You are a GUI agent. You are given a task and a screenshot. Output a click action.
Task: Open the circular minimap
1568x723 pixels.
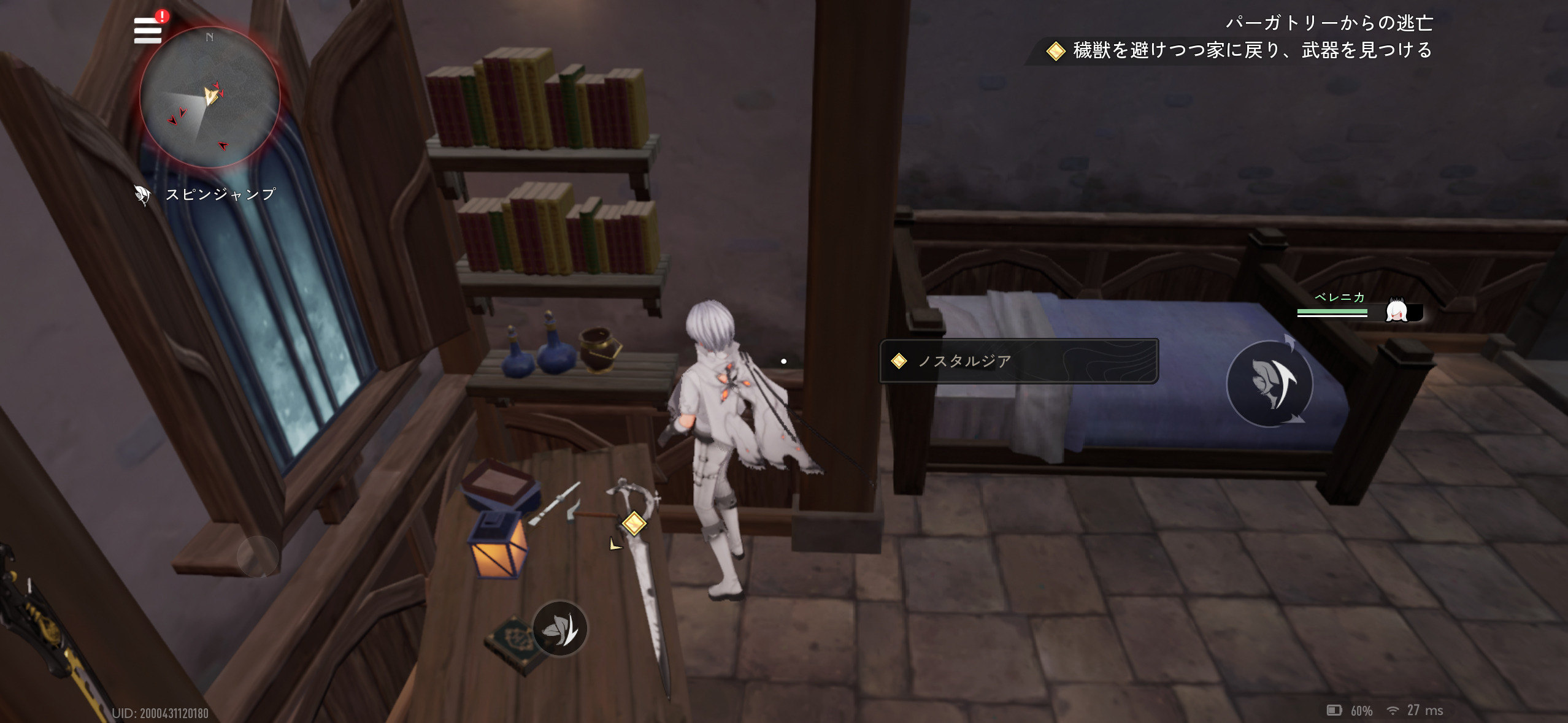[x=210, y=97]
